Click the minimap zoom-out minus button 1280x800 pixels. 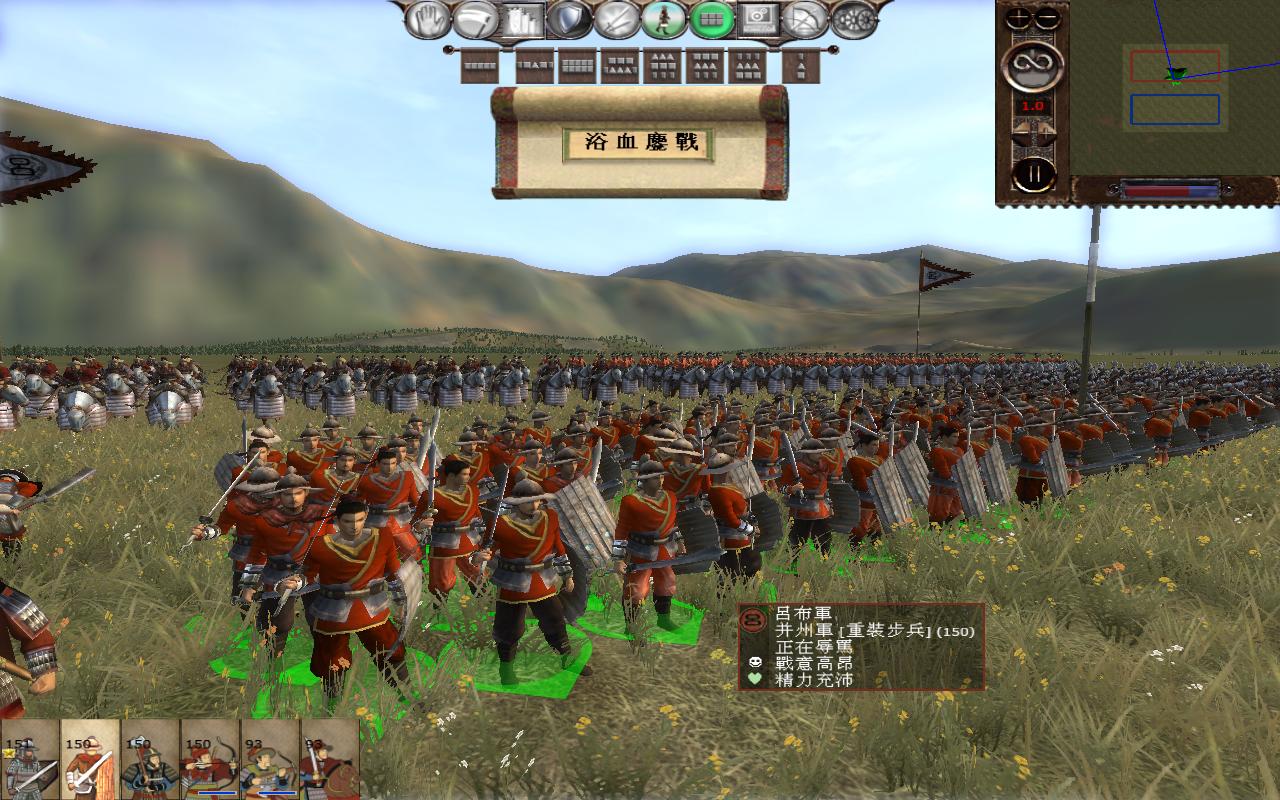pyautogui.click(x=1045, y=17)
